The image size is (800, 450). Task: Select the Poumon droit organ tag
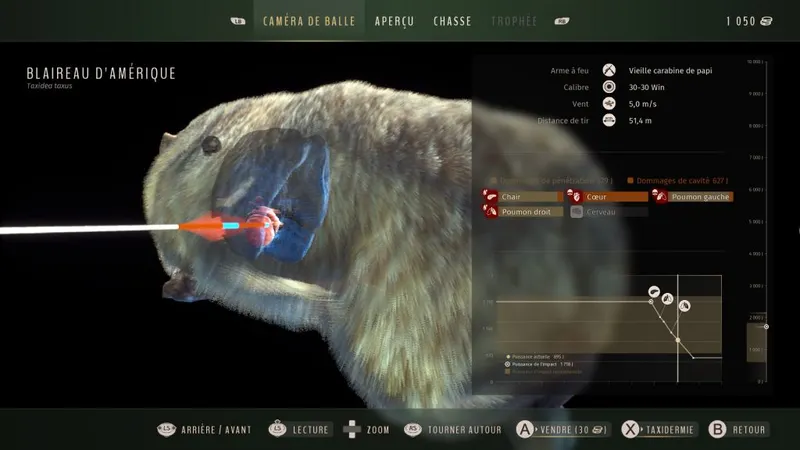pyautogui.click(x=523, y=212)
